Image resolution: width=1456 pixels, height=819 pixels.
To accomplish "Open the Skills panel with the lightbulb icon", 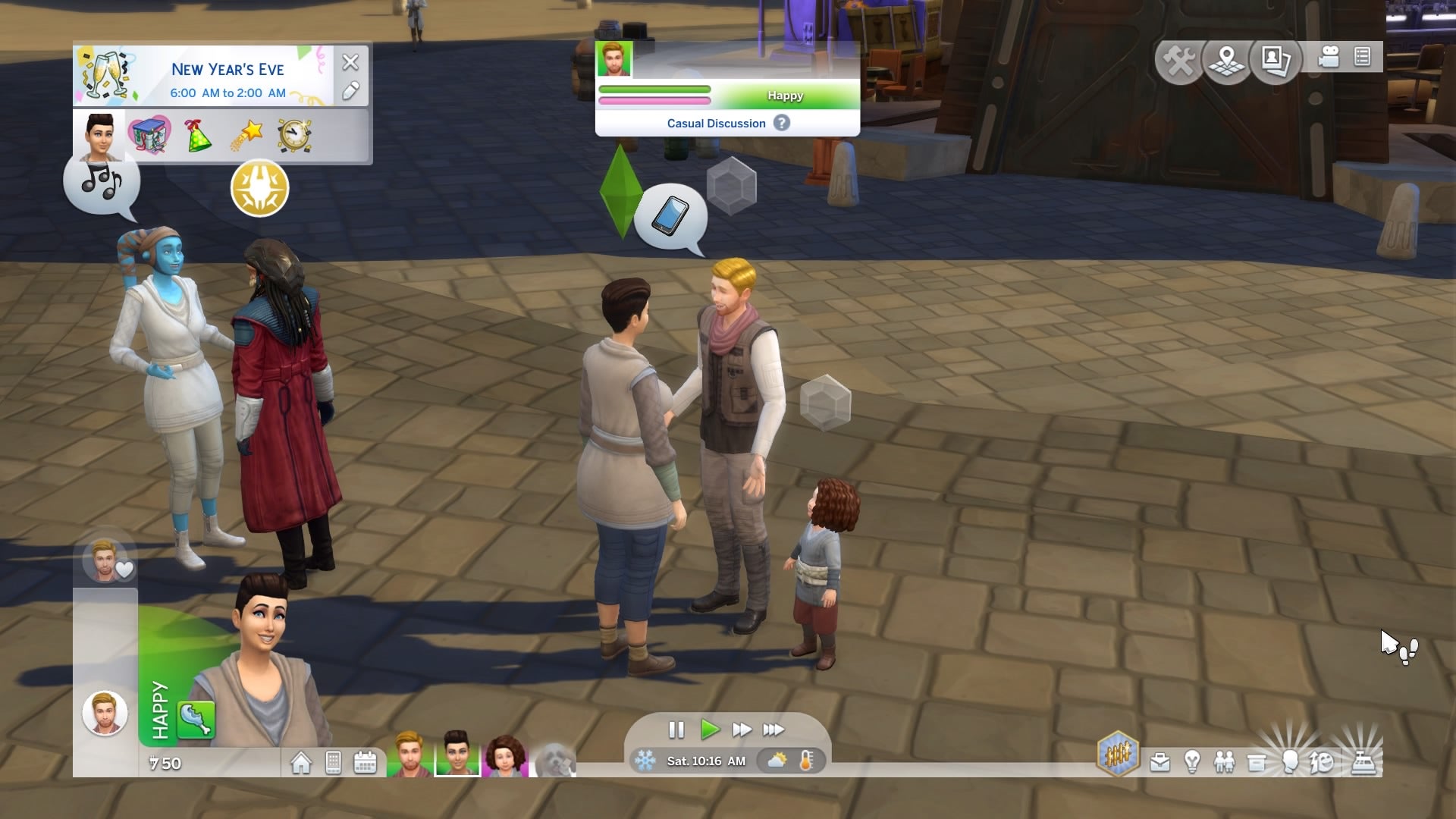I will tap(1191, 762).
